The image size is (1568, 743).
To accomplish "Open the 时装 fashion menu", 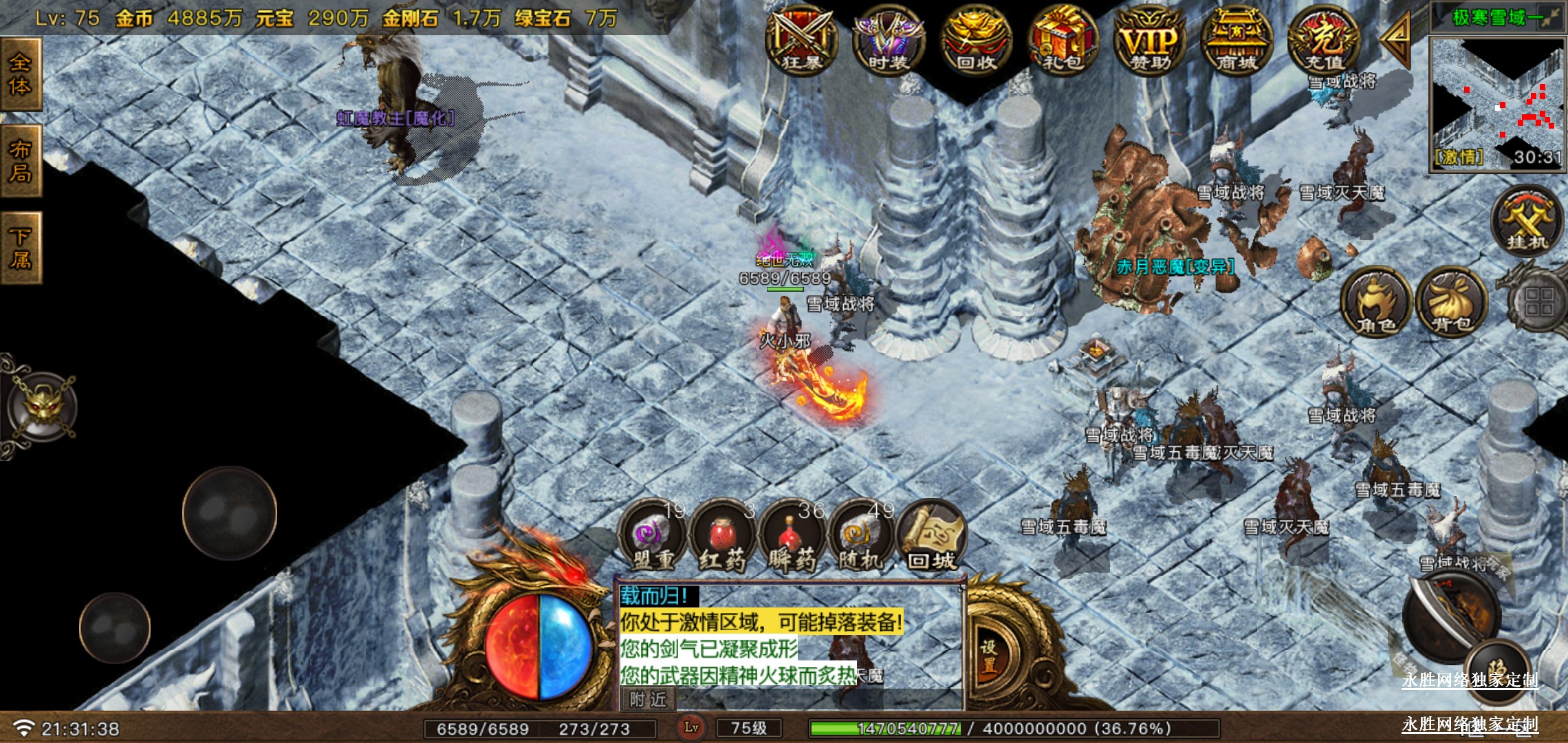I will pyautogui.click(x=889, y=41).
